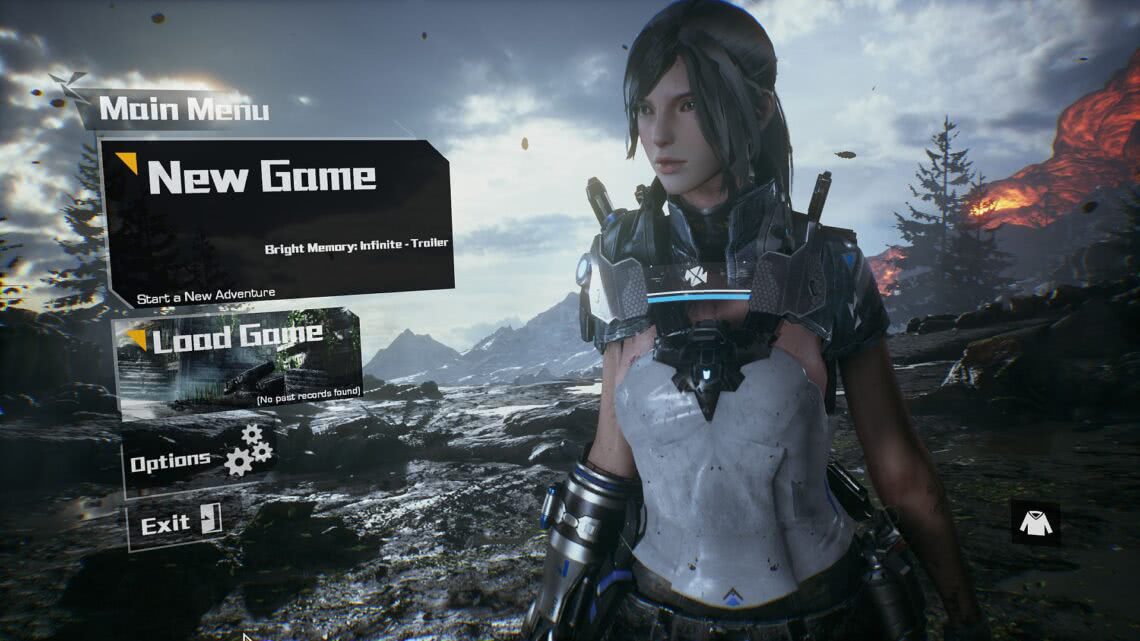Start a New Game adventure

tap(277, 222)
